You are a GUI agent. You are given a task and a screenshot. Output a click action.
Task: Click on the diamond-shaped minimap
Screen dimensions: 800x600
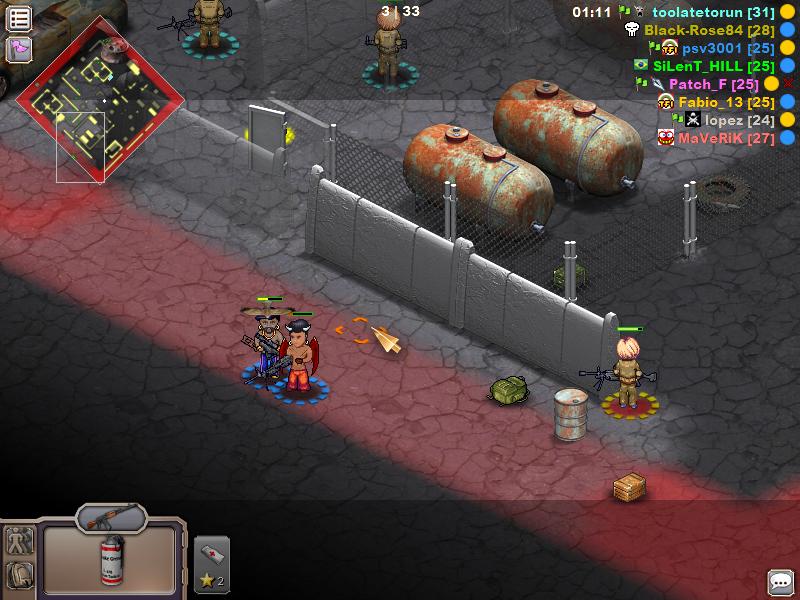pyautogui.click(x=100, y=103)
